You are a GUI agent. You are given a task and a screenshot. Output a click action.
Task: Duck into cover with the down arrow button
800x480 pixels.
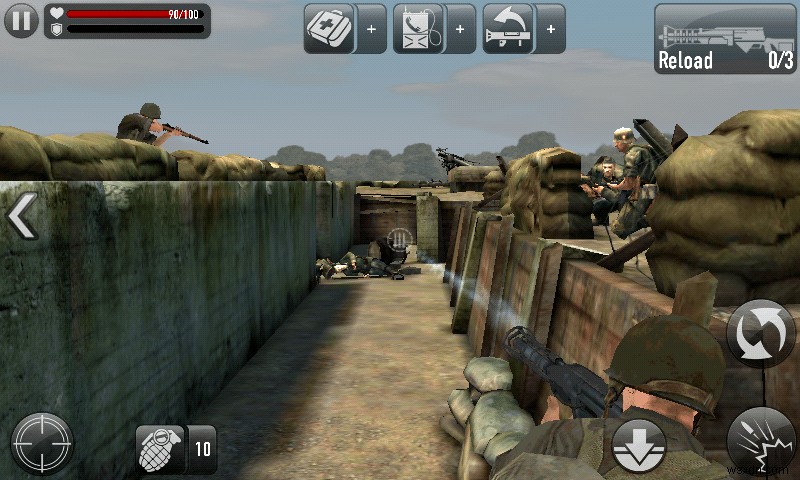pos(637,446)
